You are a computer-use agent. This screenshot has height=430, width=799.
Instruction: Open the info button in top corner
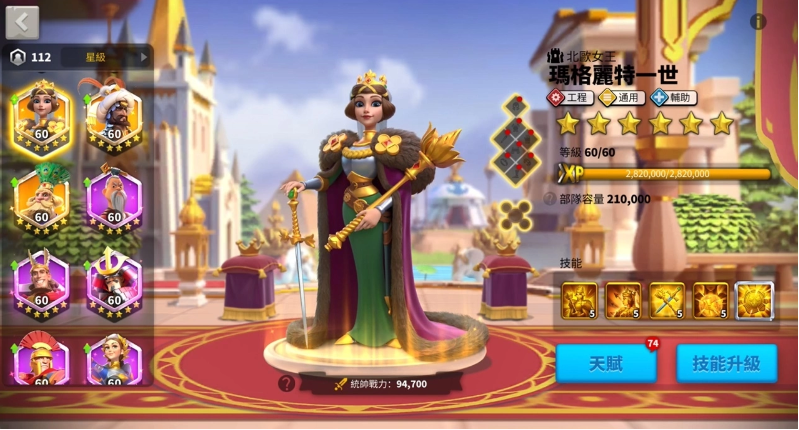click(758, 21)
